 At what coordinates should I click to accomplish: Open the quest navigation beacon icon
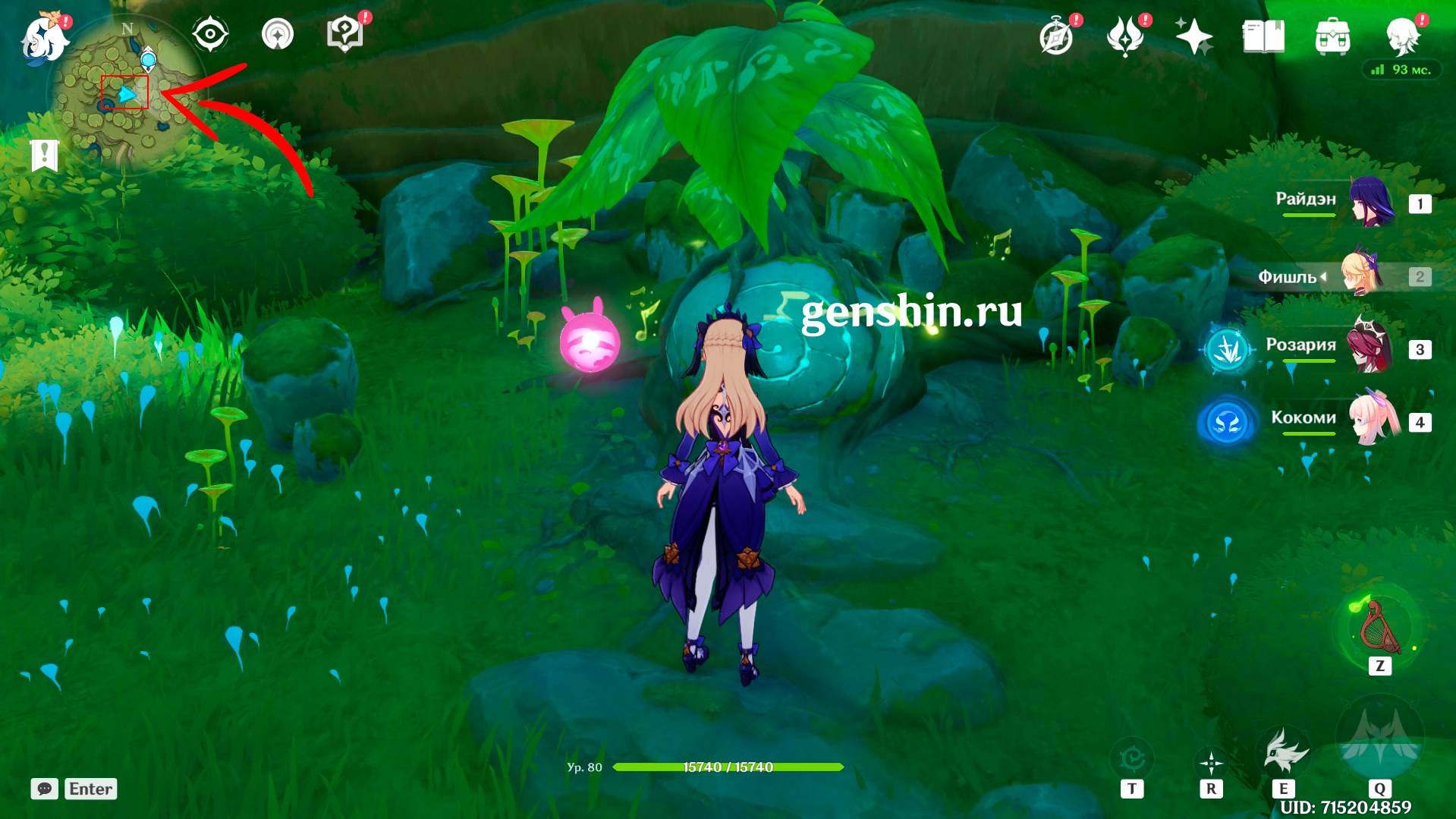pyautogui.click(x=277, y=34)
